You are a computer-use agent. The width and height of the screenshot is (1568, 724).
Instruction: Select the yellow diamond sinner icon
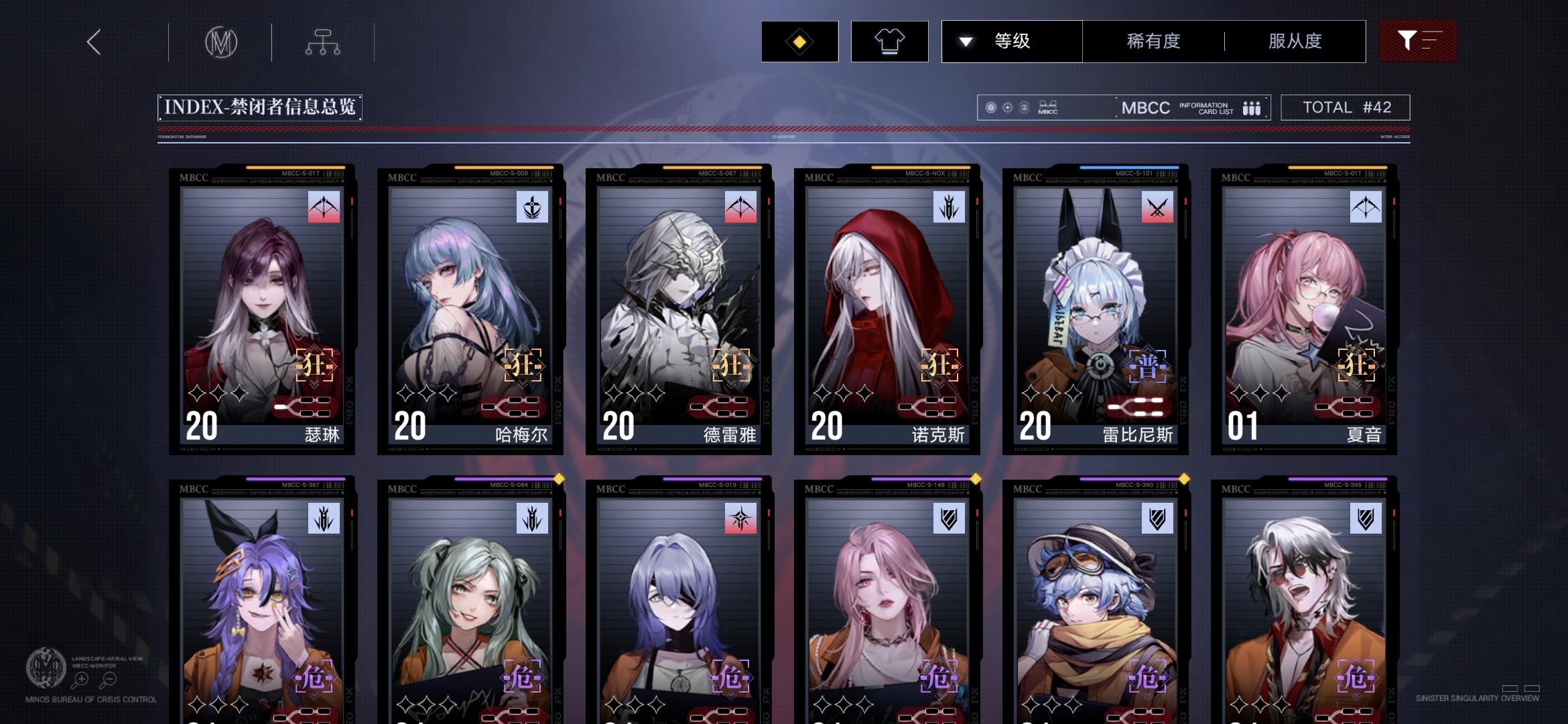798,41
